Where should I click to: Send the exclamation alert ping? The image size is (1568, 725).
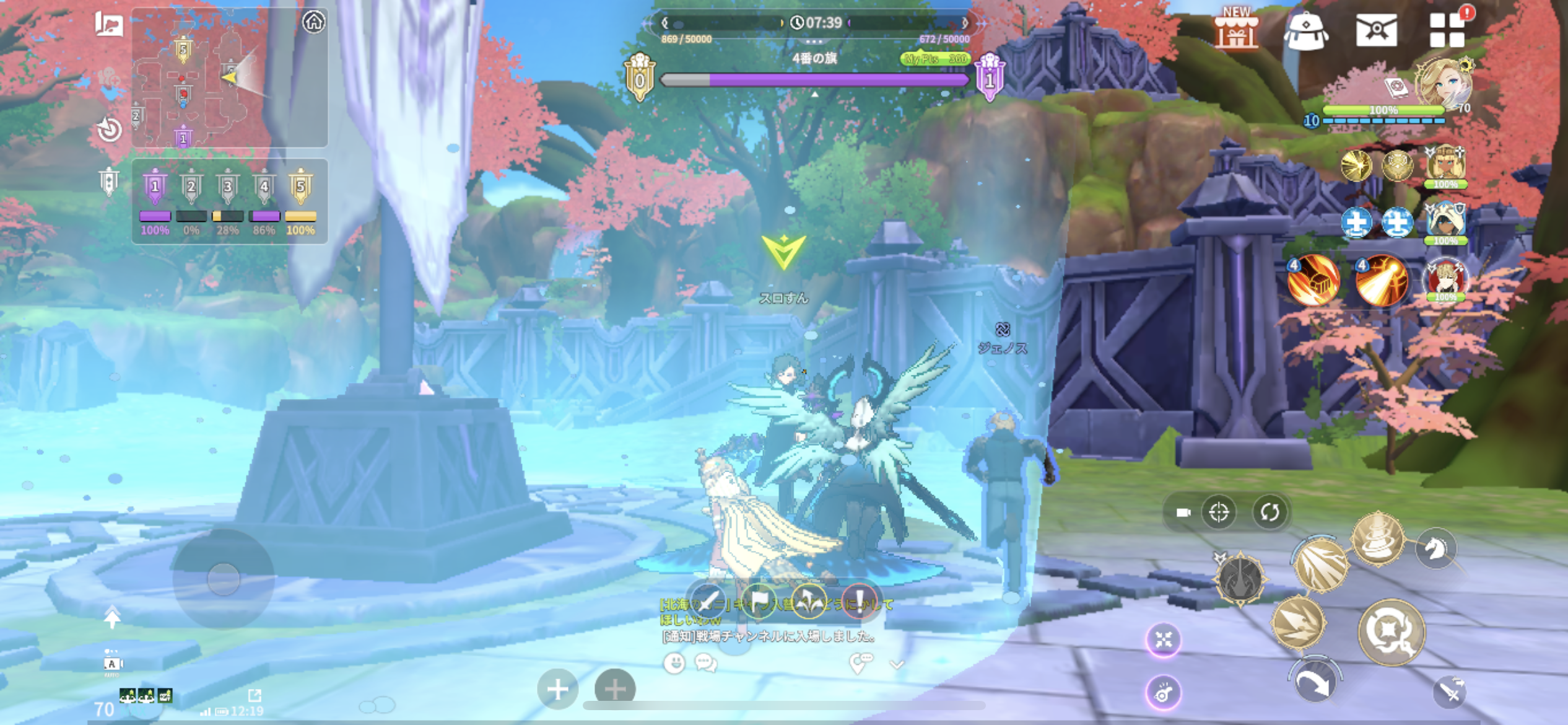(x=860, y=600)
